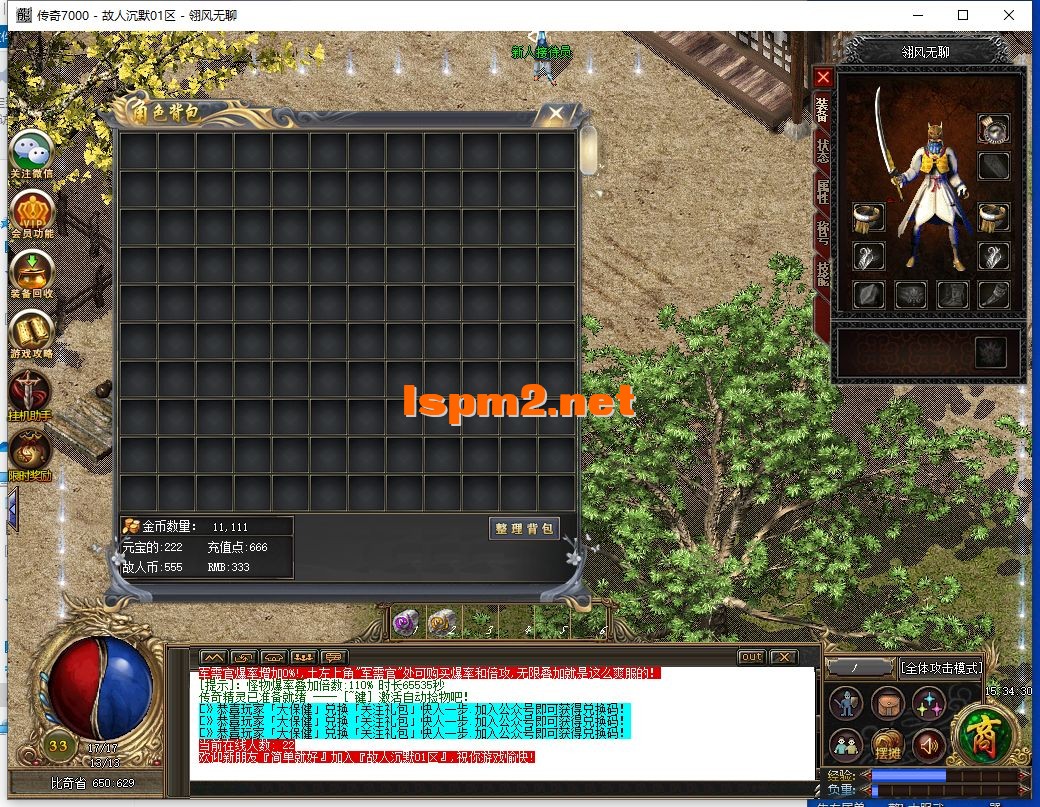Click the 整理背包 sort backpack button
This screenshot has width=1040, height=807.
click(x=524, y=529)
